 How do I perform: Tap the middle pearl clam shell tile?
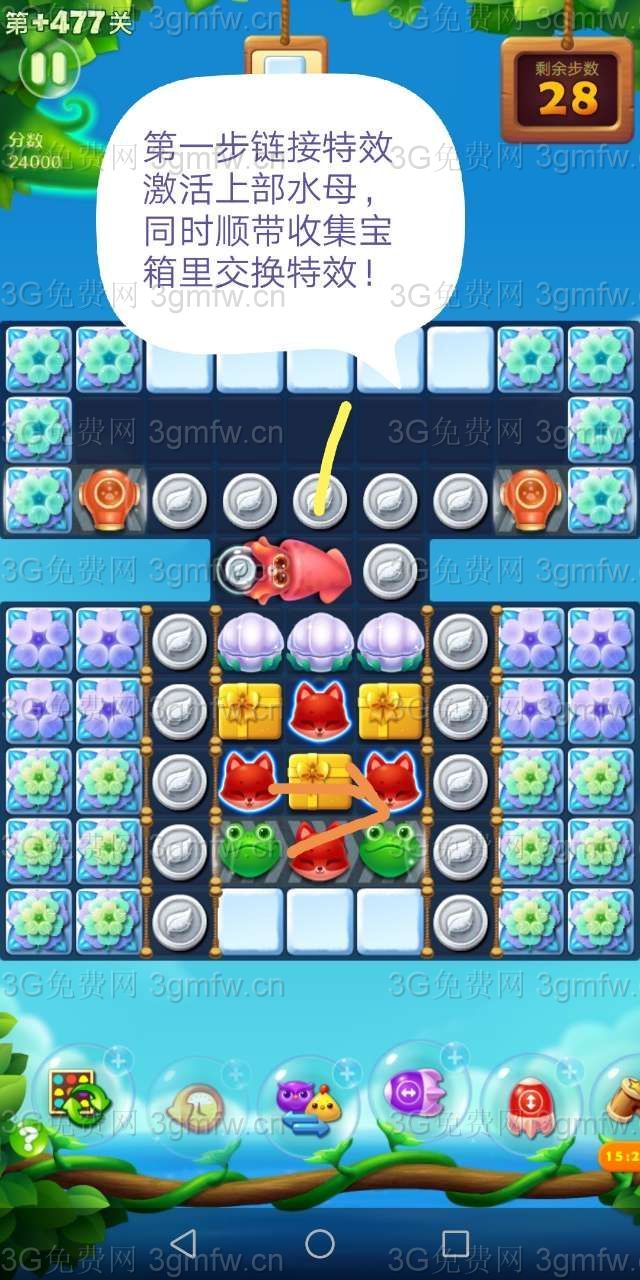[320, 641]
